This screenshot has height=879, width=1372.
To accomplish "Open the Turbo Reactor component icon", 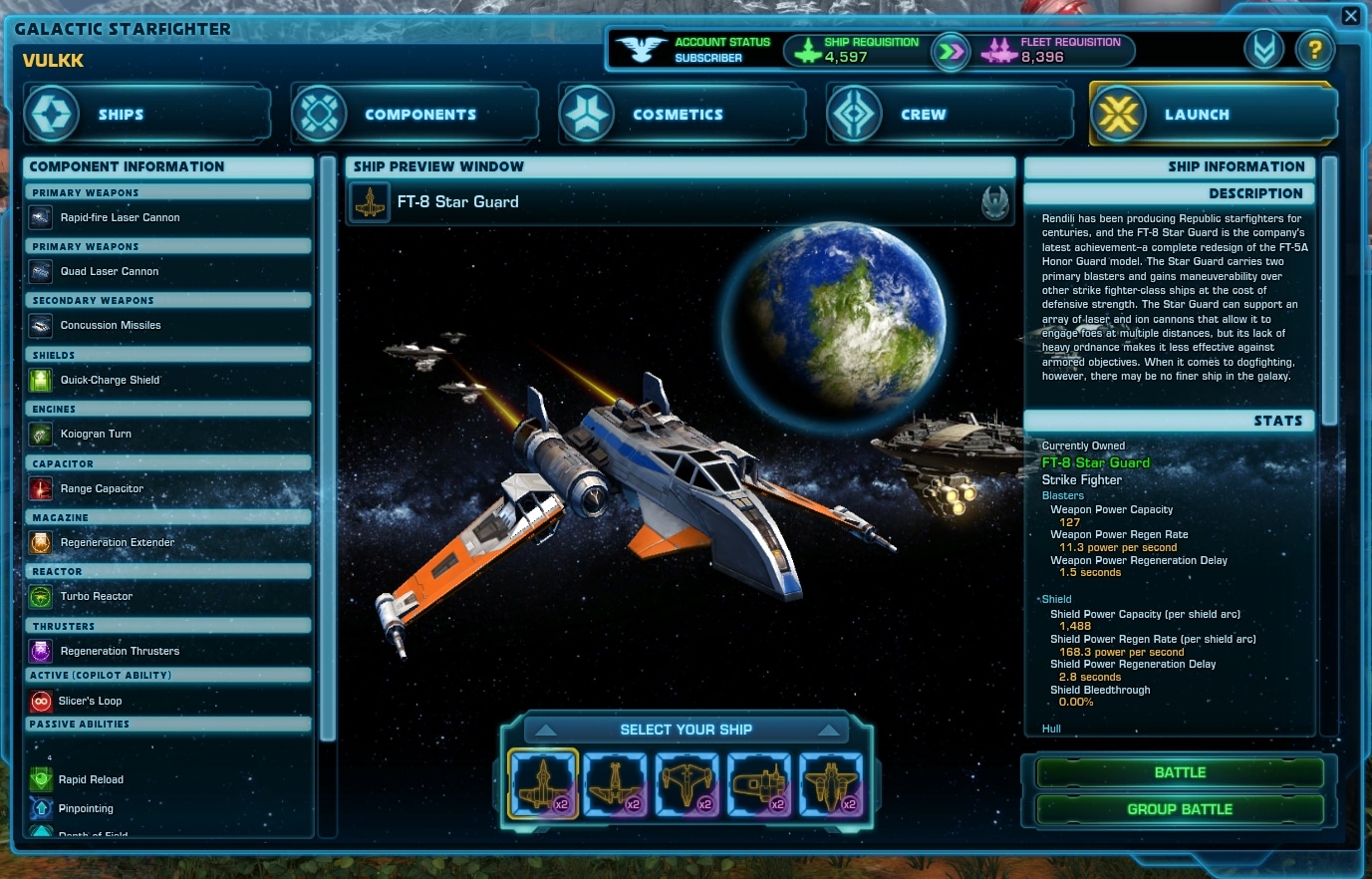I will coord(41,596).
